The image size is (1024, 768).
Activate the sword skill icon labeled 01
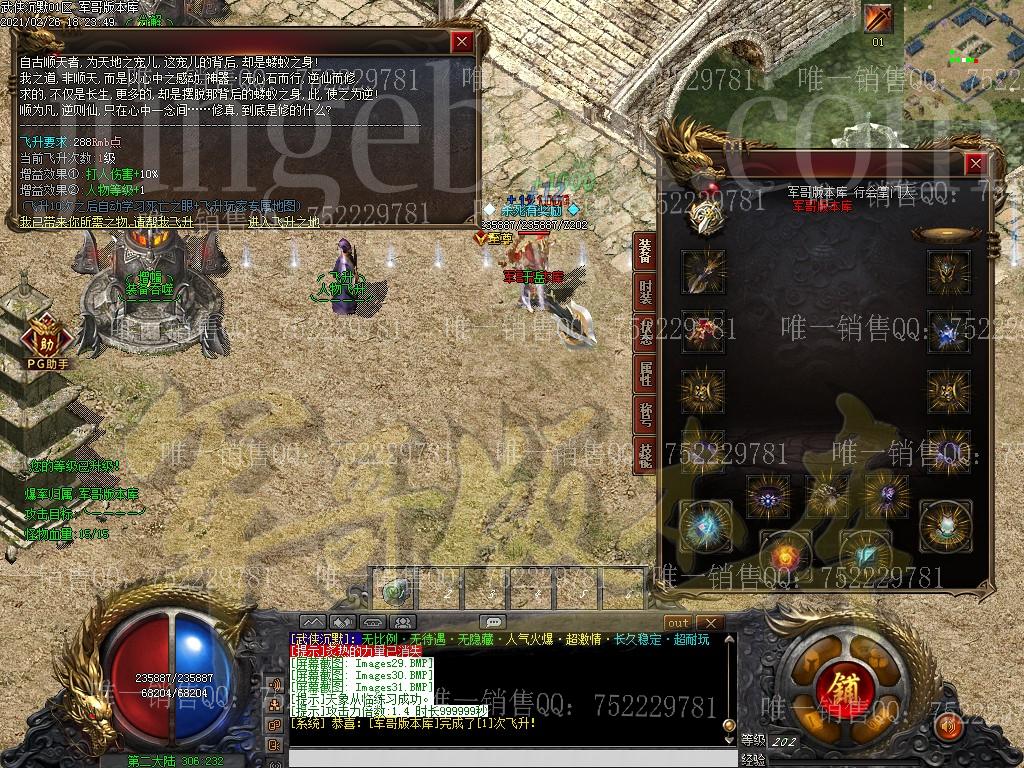[x=878, y=19]
